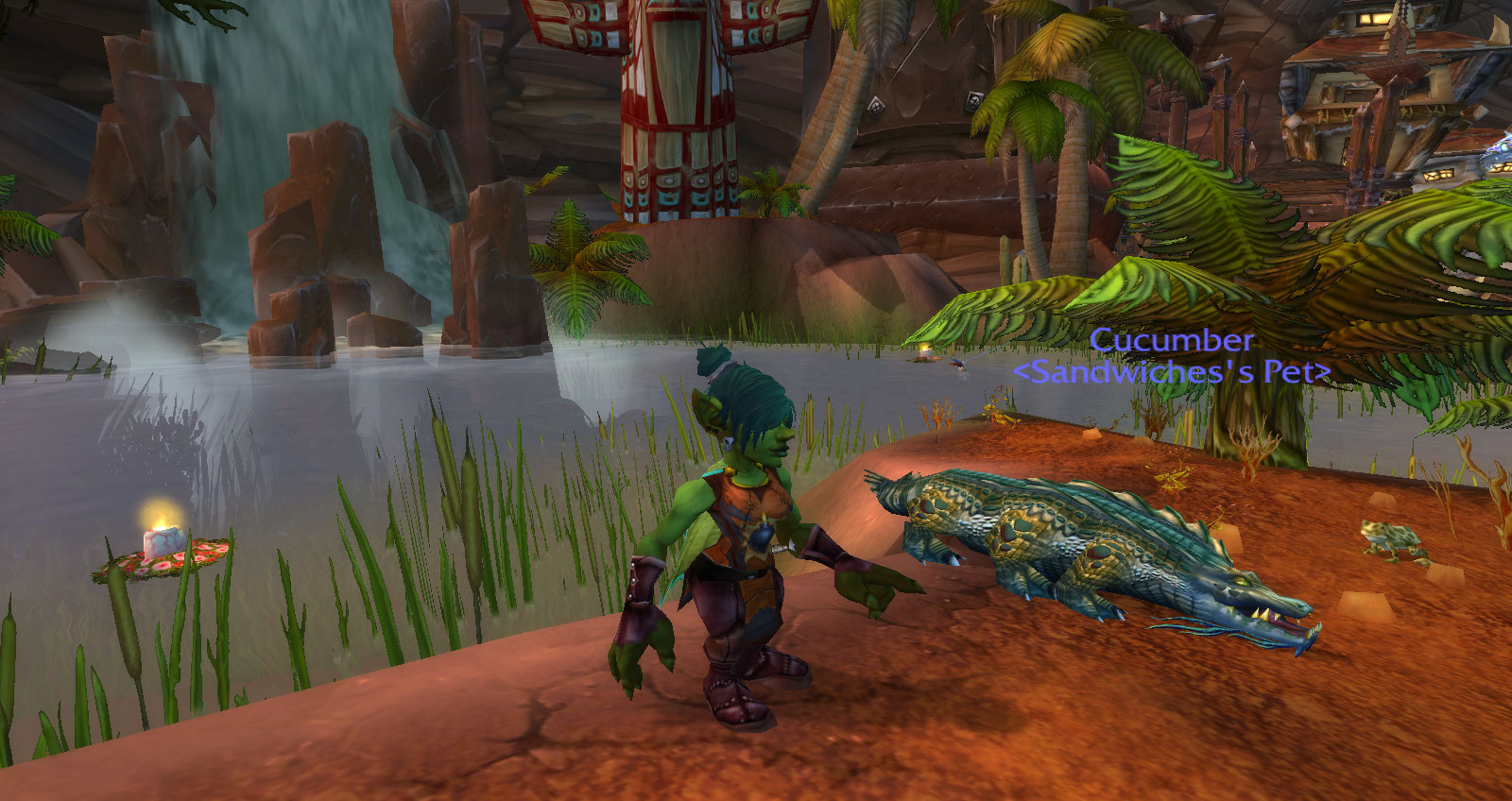
Task: Select the Cucumber pet name label
Action: click(x=1171, y=340)
